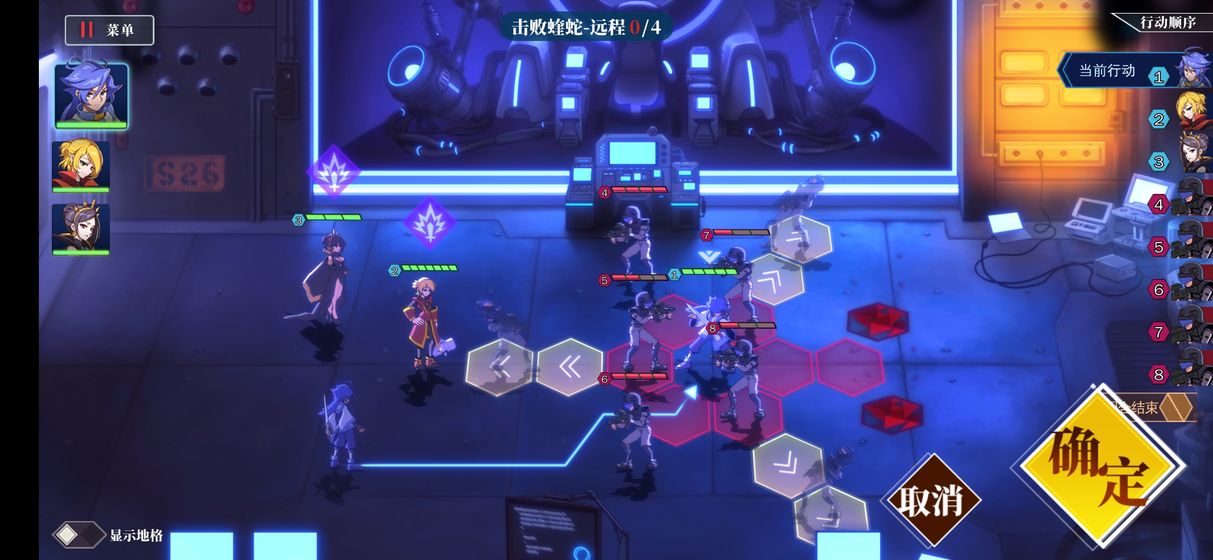Choose the double down-right chevron hex tile

(x=787, y=465)
